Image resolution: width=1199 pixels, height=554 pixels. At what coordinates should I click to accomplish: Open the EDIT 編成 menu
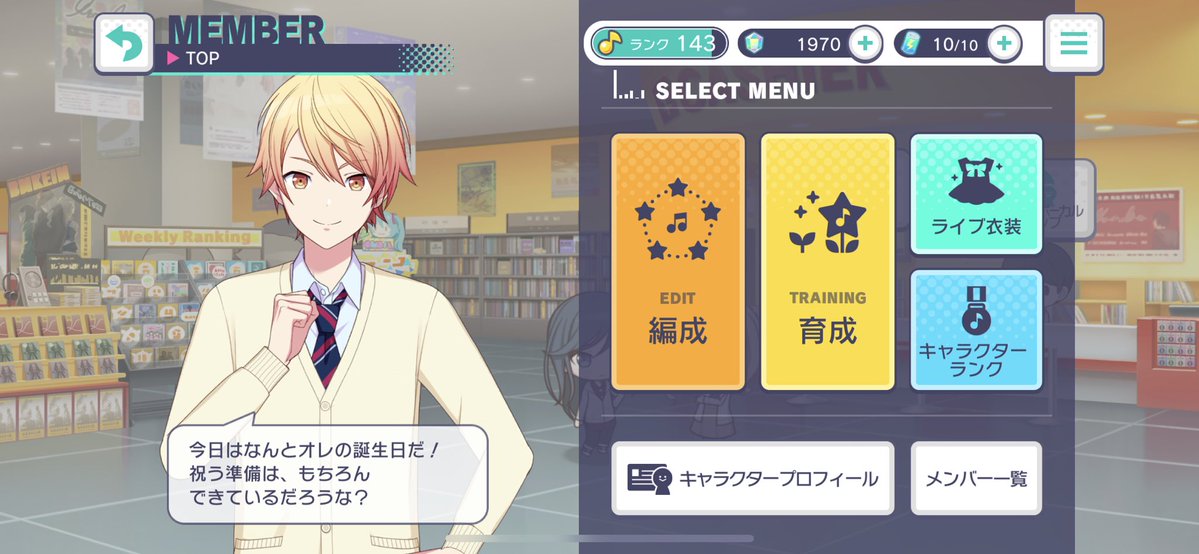click(678, 261)
